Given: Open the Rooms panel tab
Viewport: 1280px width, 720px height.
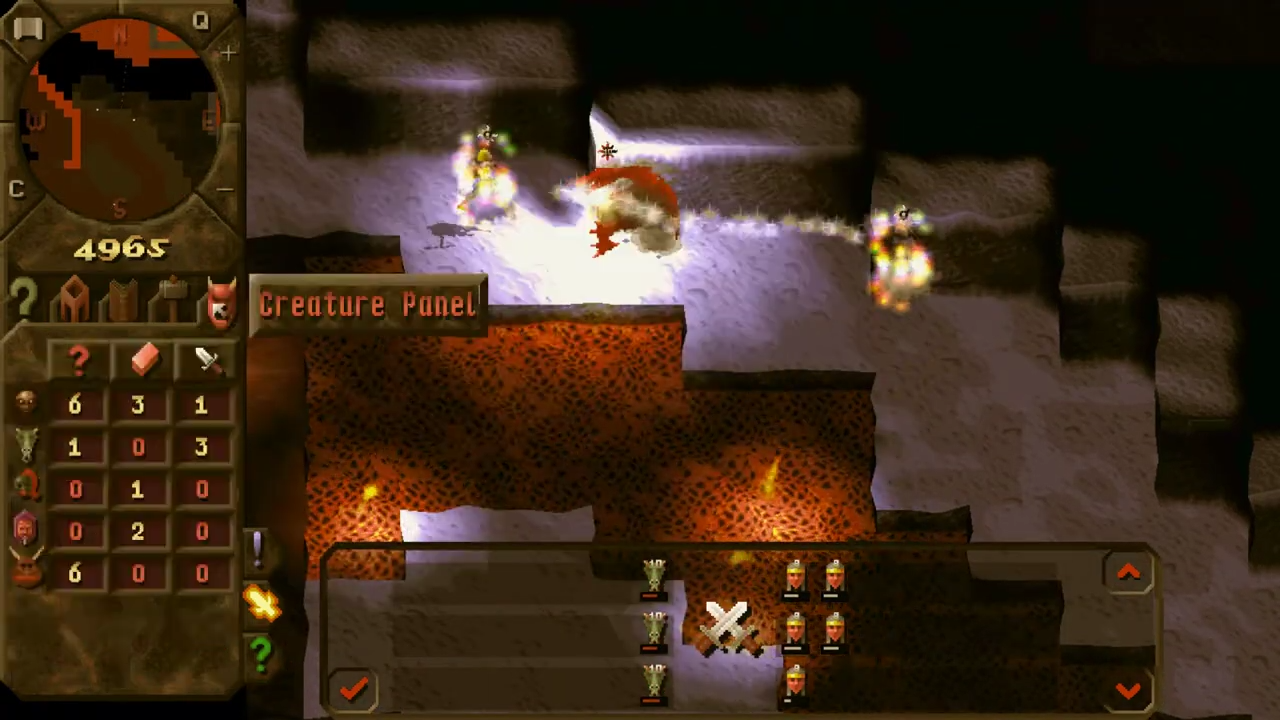Looking at the screenshot, I should point(75,295).
